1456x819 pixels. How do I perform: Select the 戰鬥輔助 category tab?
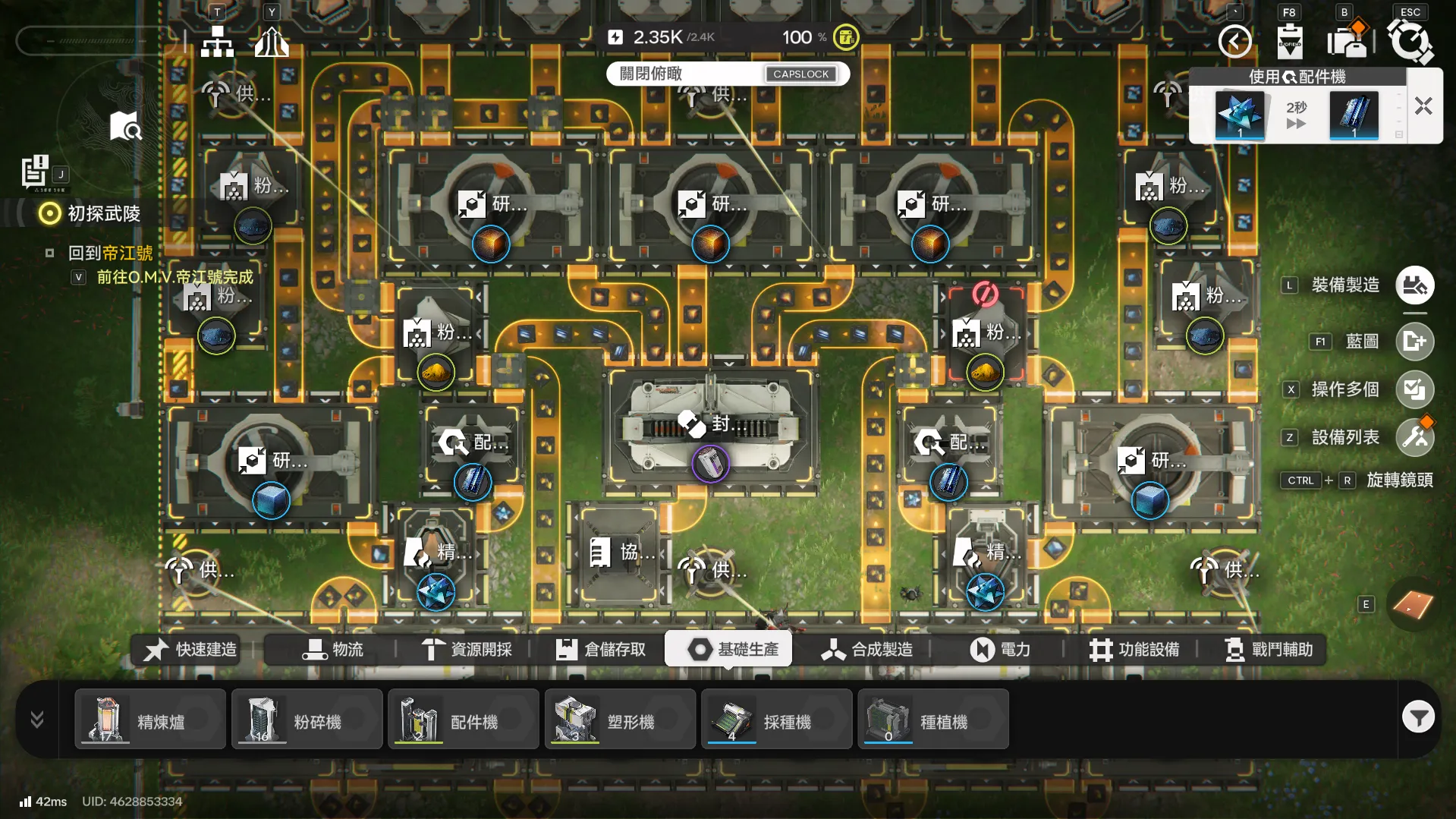tap(1268, 650)
